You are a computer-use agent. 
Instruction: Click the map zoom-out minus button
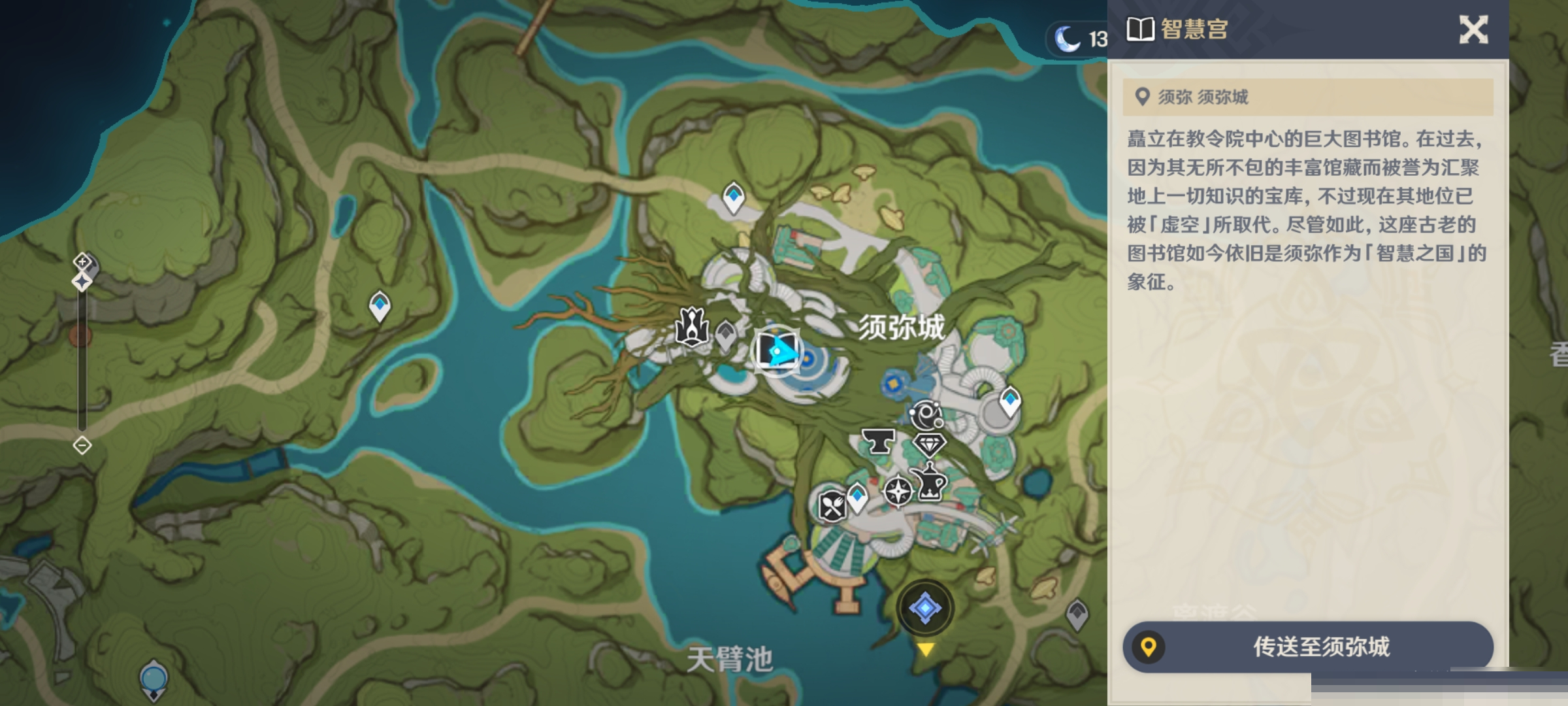82,446
